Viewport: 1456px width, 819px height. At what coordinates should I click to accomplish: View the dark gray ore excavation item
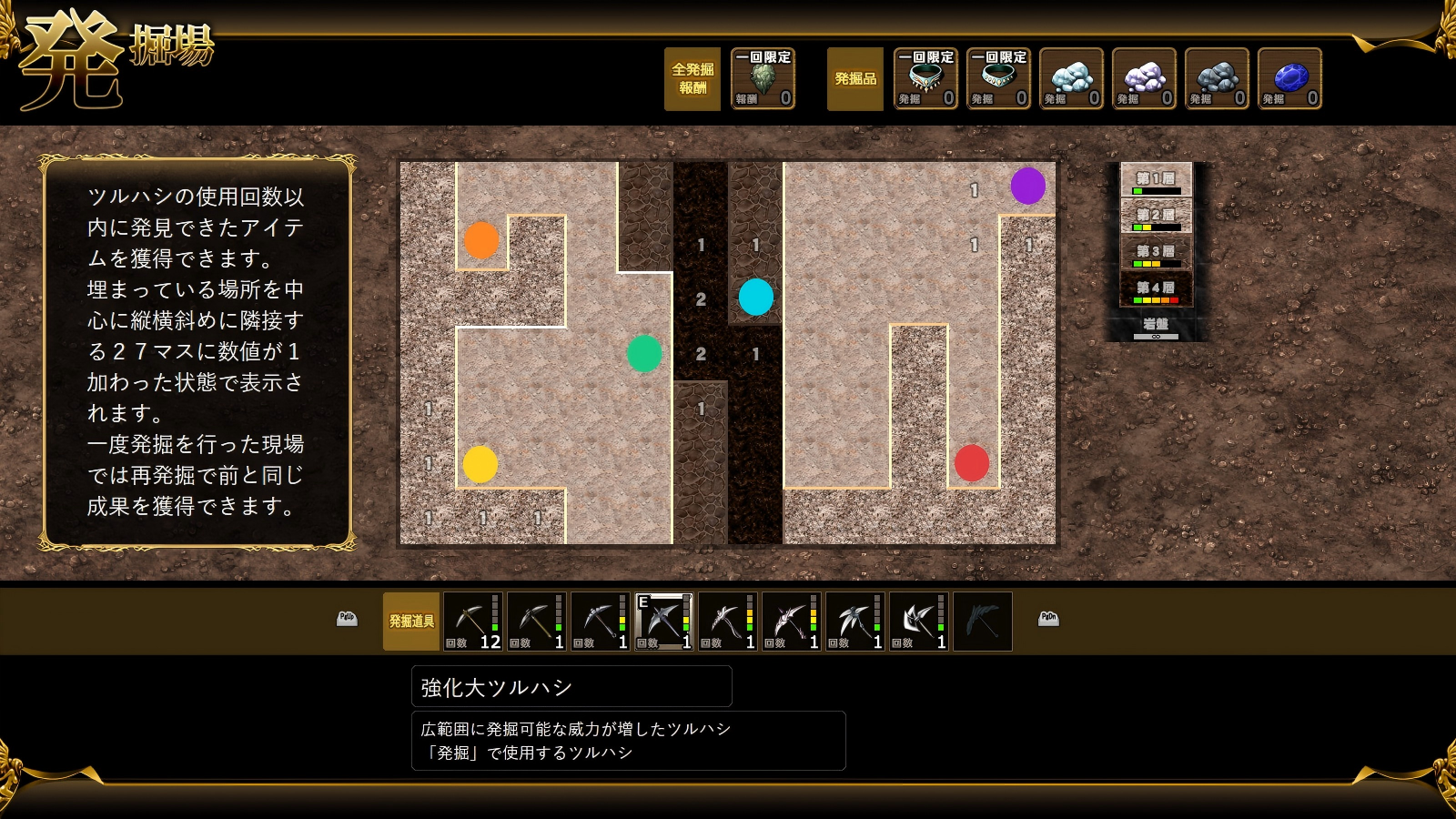click(1217, 79)
